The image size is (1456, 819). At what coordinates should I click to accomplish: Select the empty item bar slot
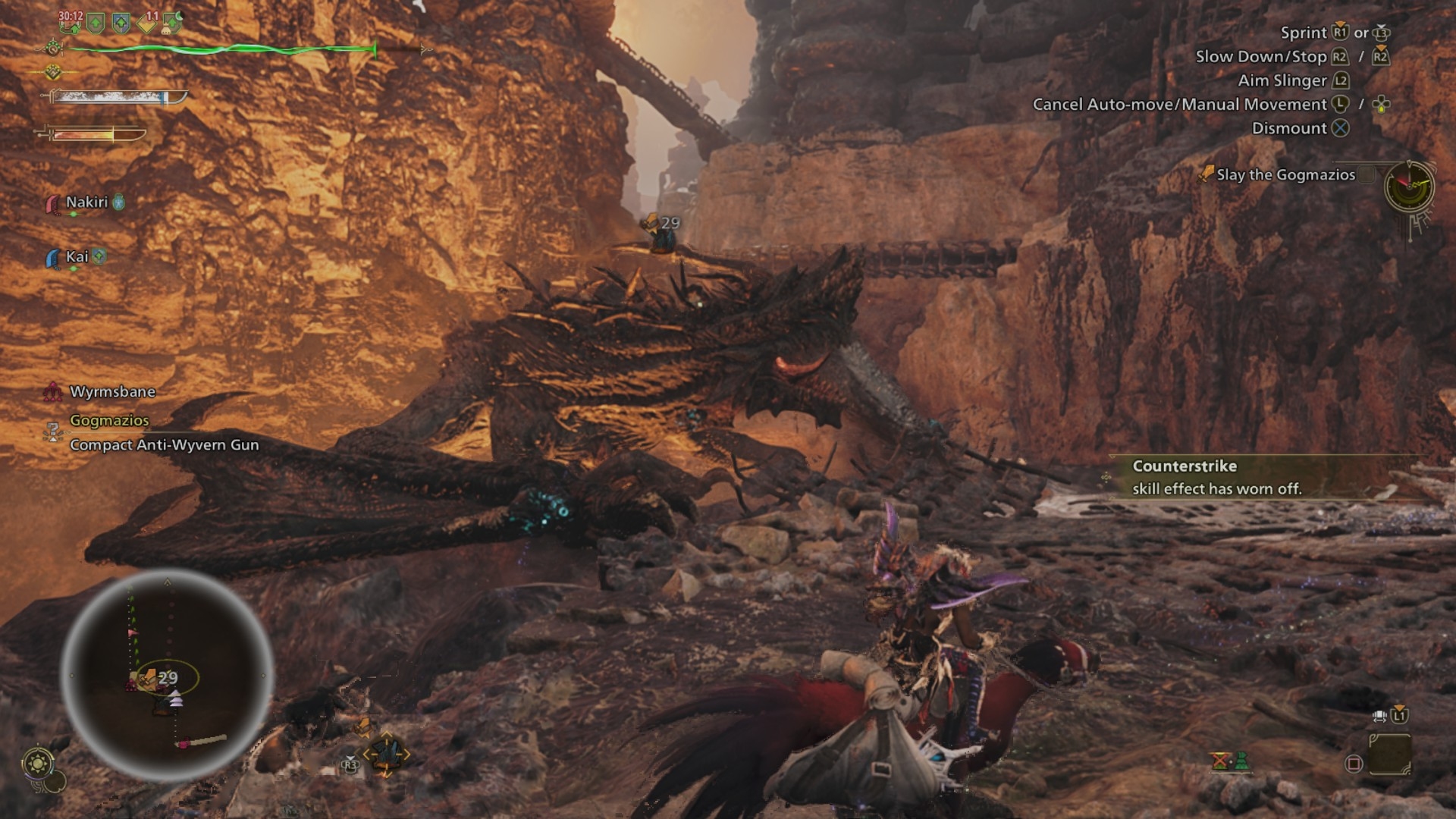pyautogui.click(x=1389, y=754)
